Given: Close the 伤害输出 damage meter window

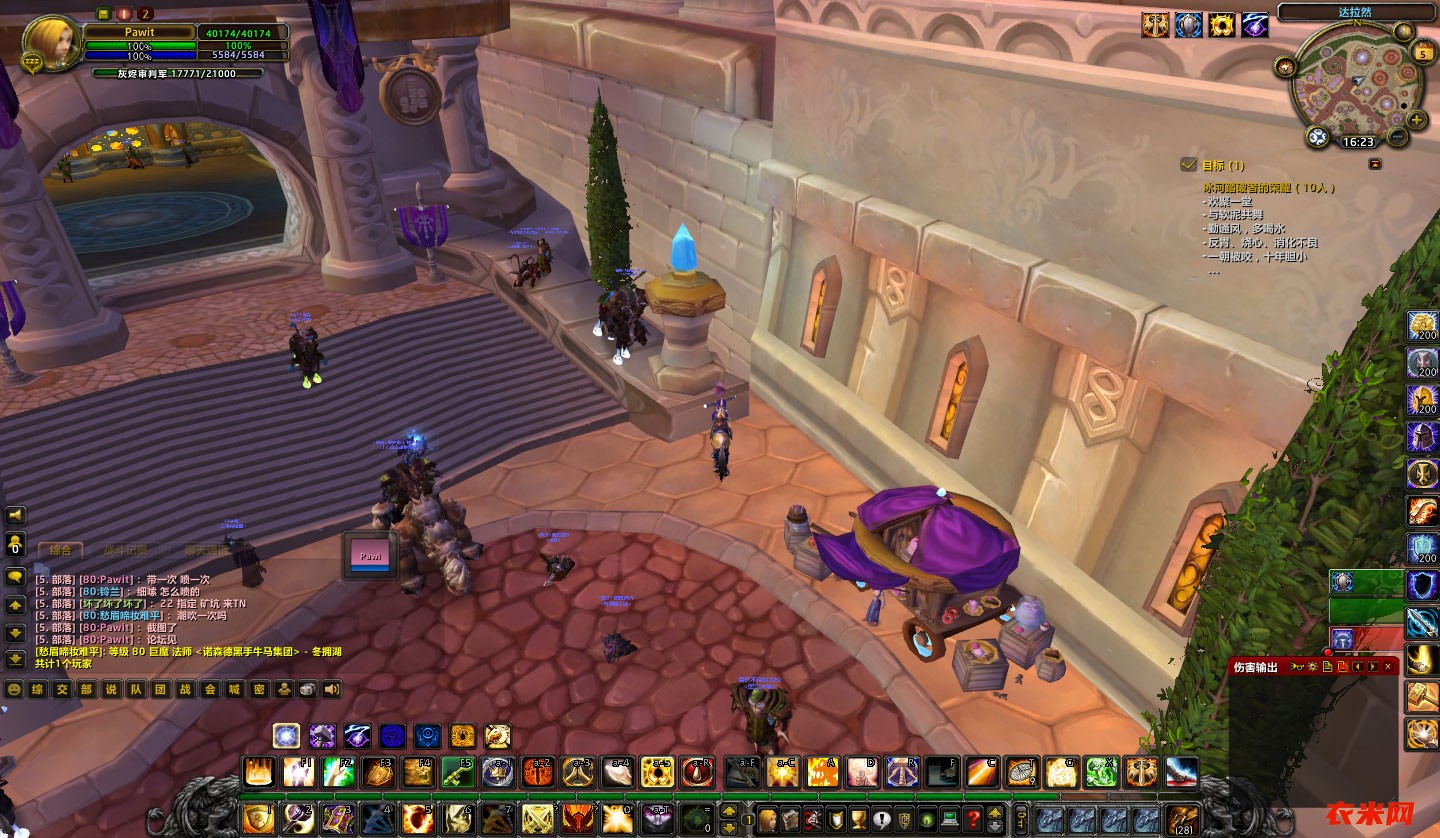Looking at the screenshot, I should tap(1388, 666).
